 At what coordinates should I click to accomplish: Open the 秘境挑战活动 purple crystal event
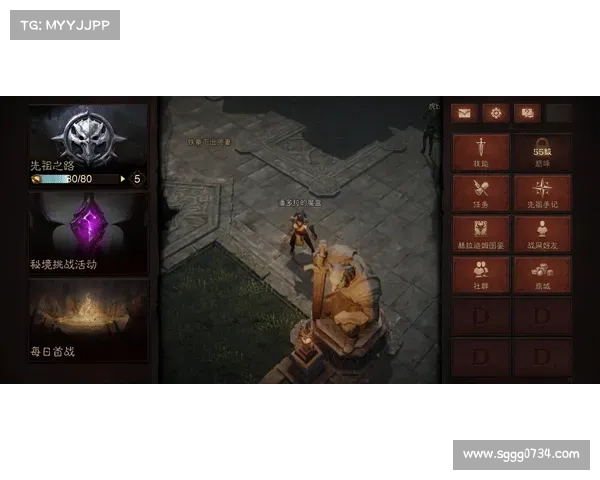tap(89, 232)
